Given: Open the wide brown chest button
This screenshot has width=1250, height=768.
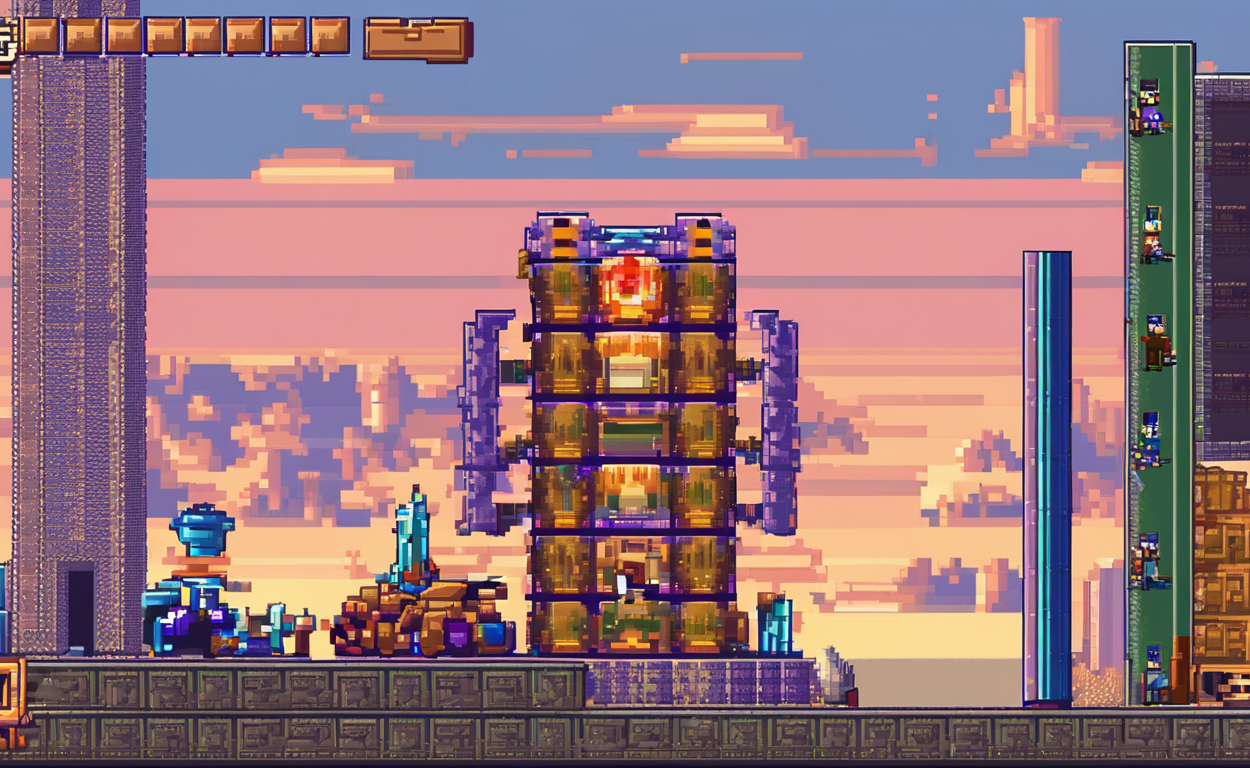Looking at the screenshot, I should (x=417, y=39).
